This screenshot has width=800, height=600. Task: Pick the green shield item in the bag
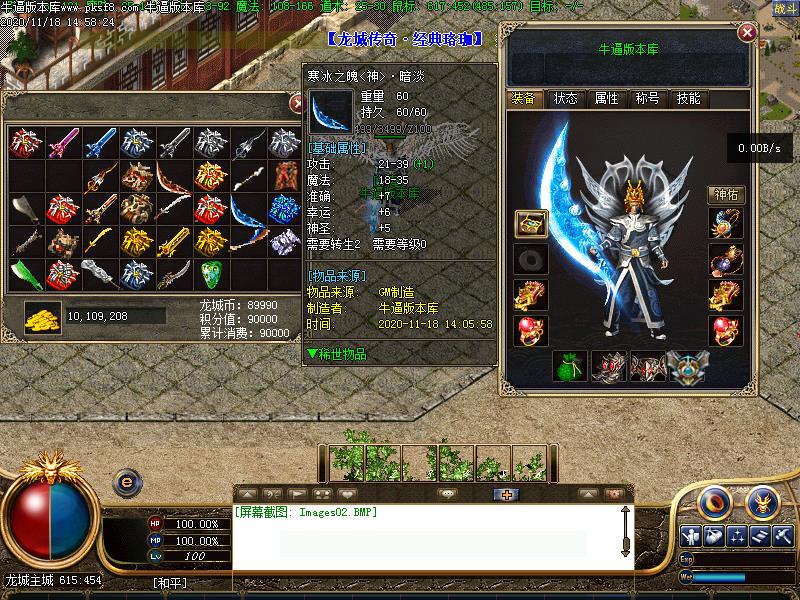tap(210, 273)
